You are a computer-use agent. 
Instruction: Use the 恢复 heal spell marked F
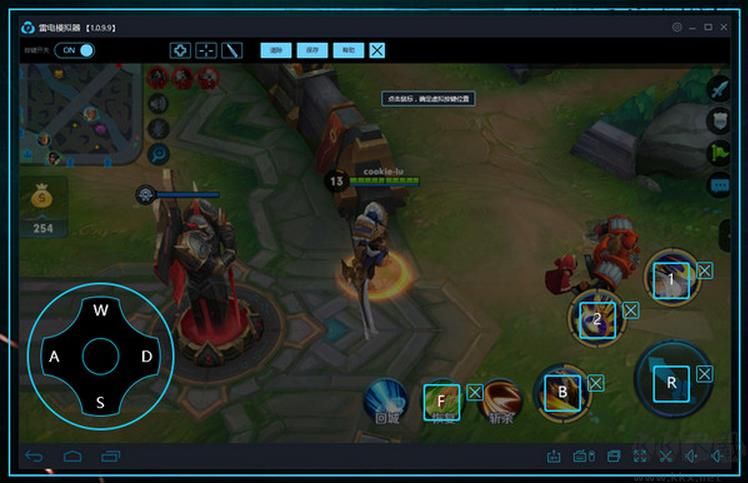pos(441,400)
